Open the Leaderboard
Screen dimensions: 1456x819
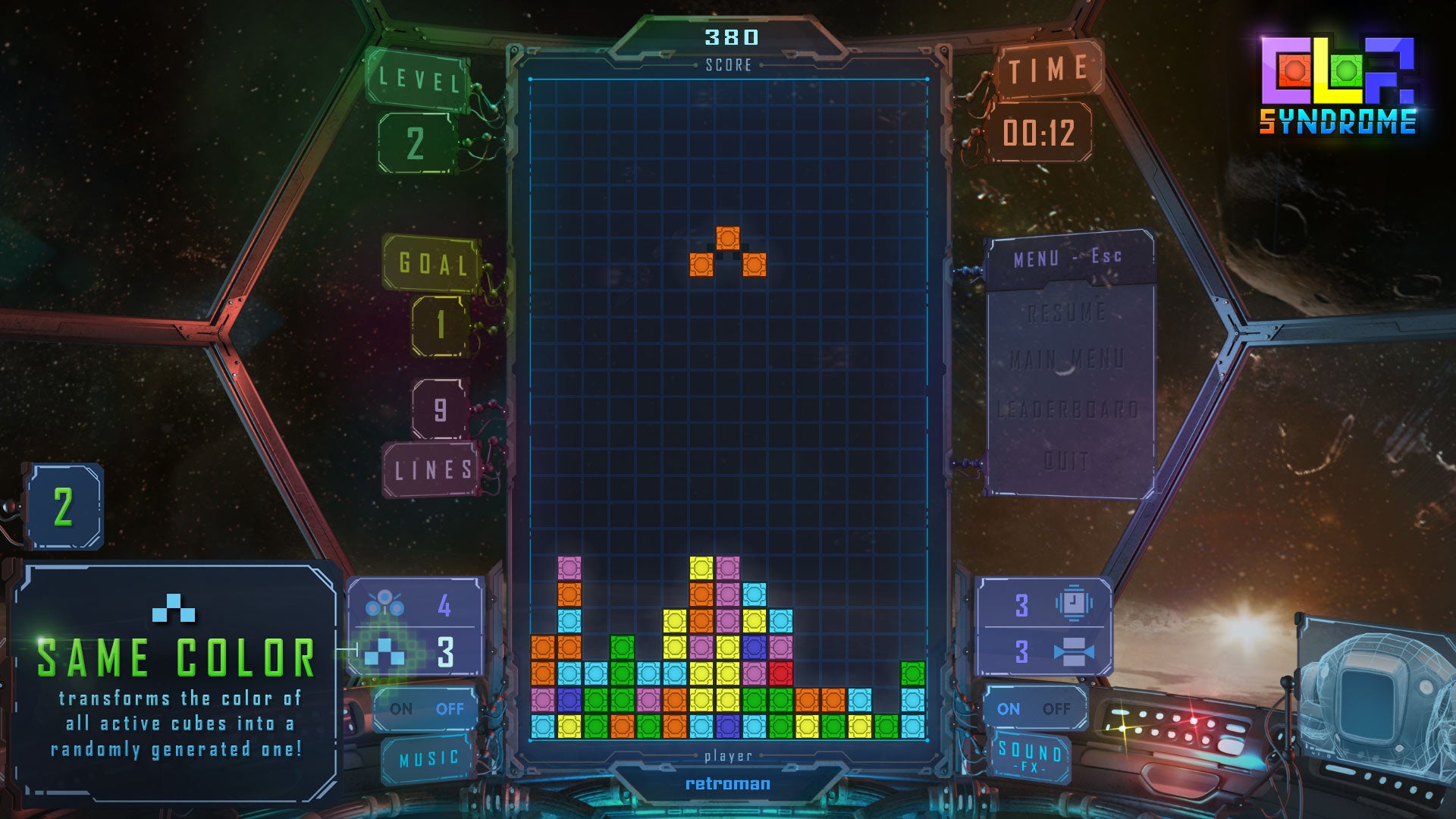tap(1068, 410)
